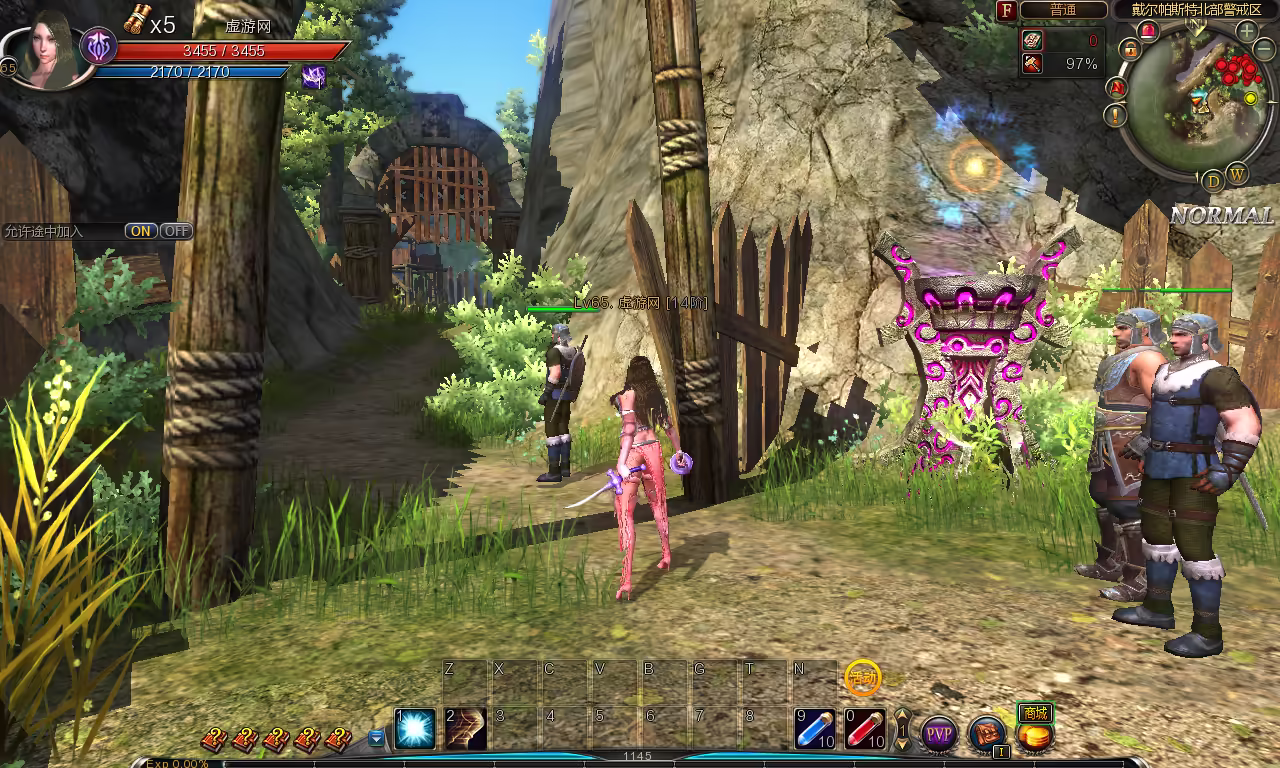This screenshot has height=768, width=1280.
Task: Click the red F button
Action: [1007, 10]
